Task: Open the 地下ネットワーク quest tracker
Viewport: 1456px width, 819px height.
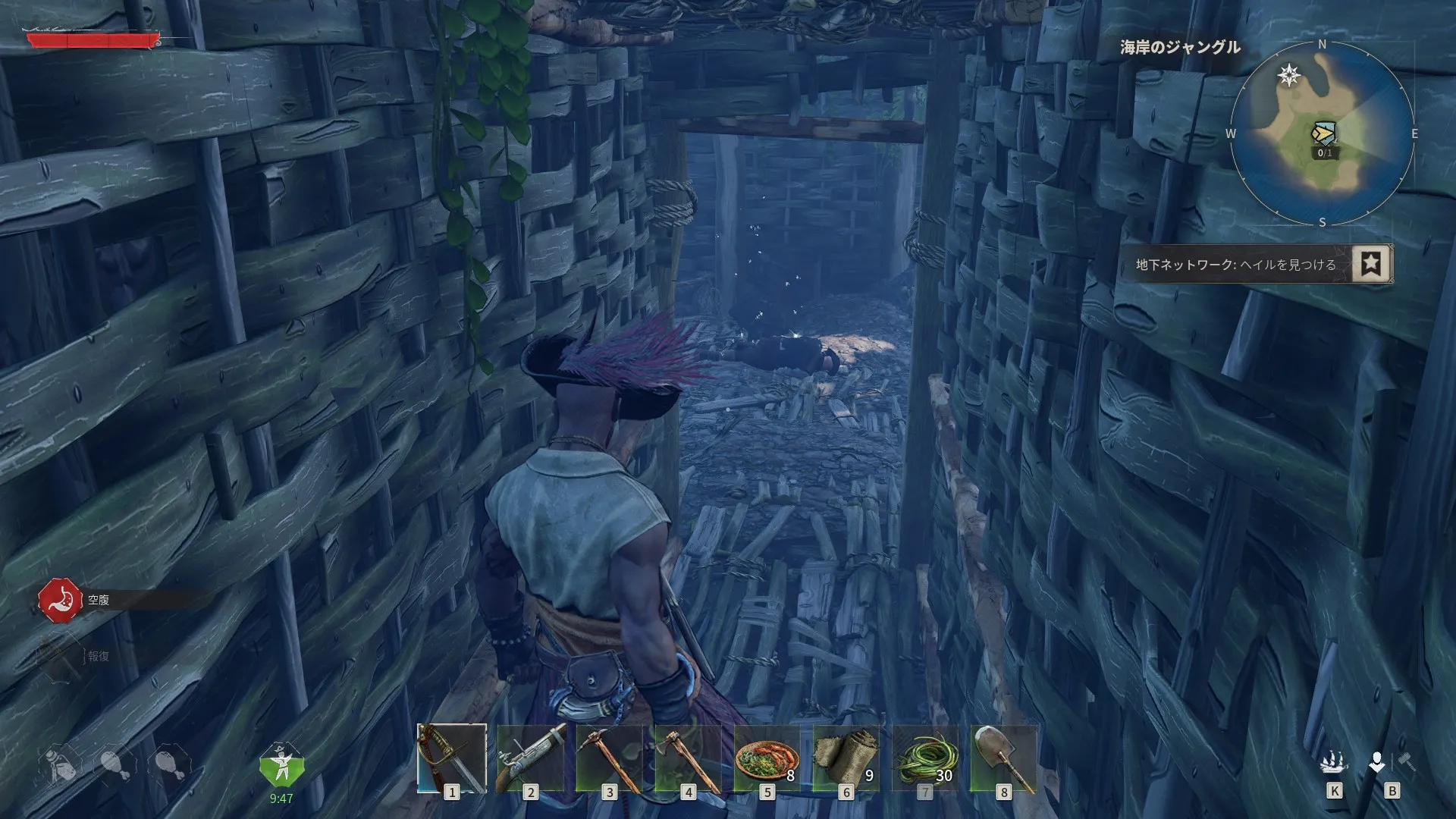Action: [x=1236, y=265]
